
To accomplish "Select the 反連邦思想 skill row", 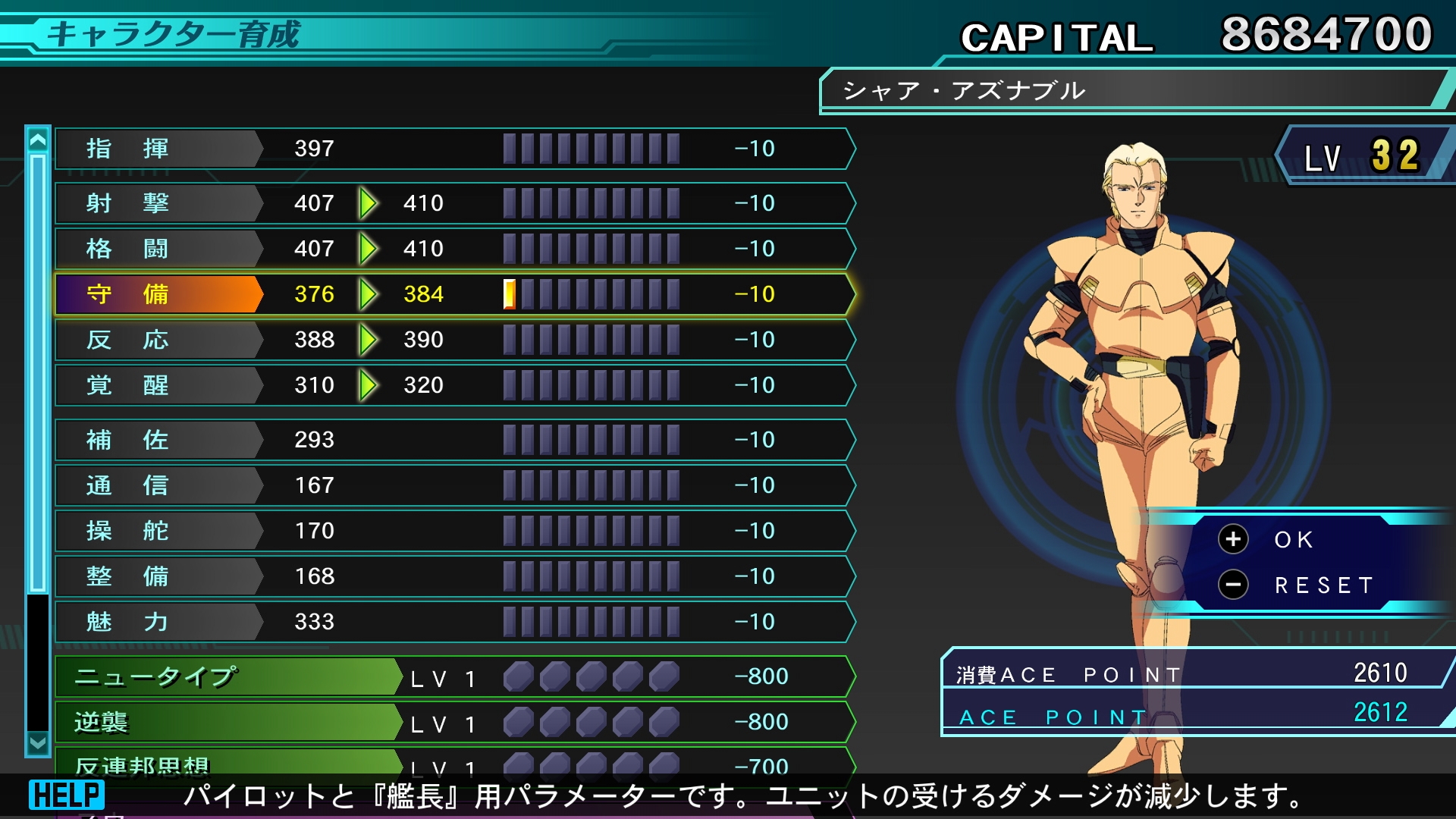I will pos(455,763).
